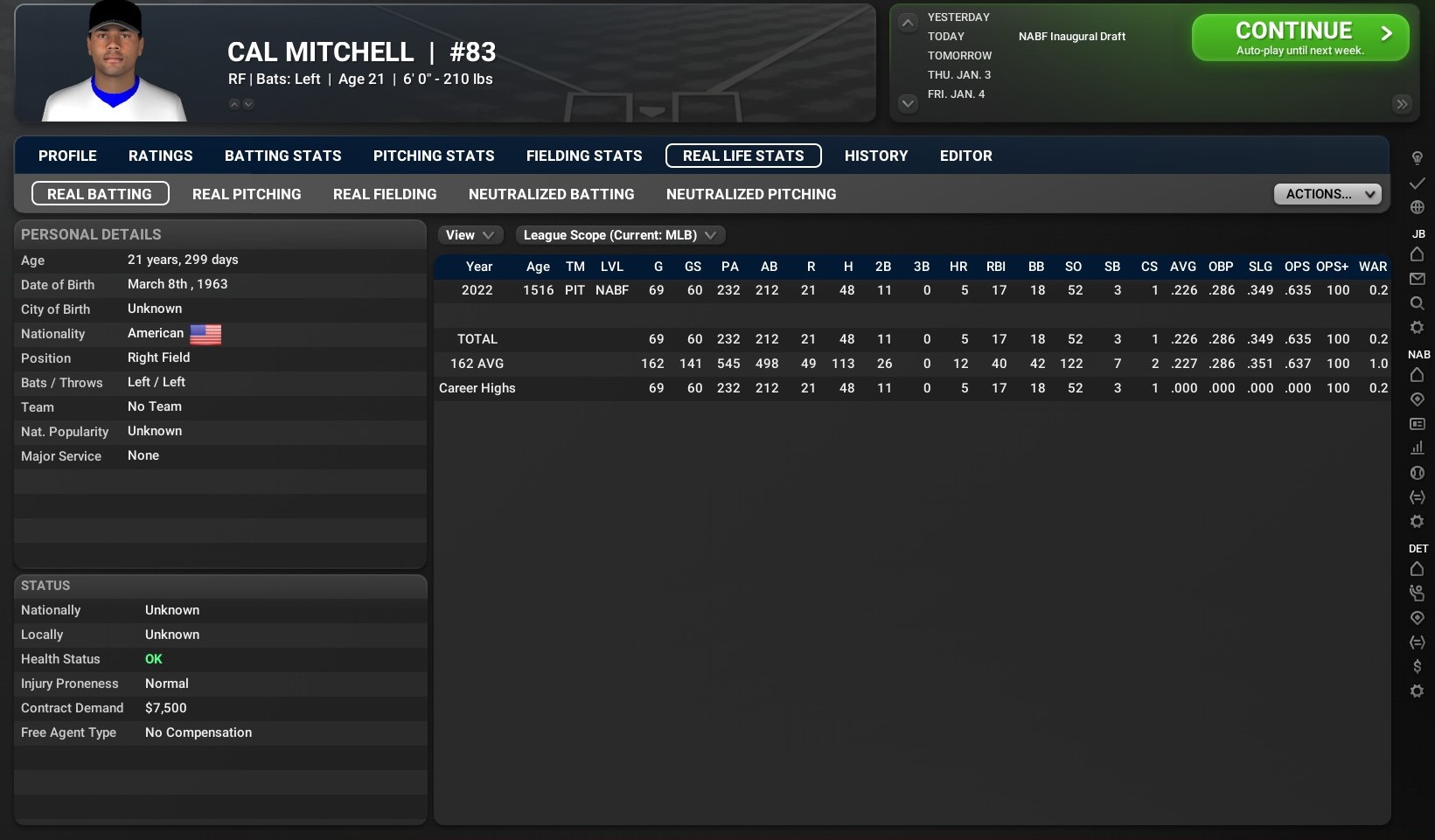Select the Real Batting sub-tab

pos(100,194)
